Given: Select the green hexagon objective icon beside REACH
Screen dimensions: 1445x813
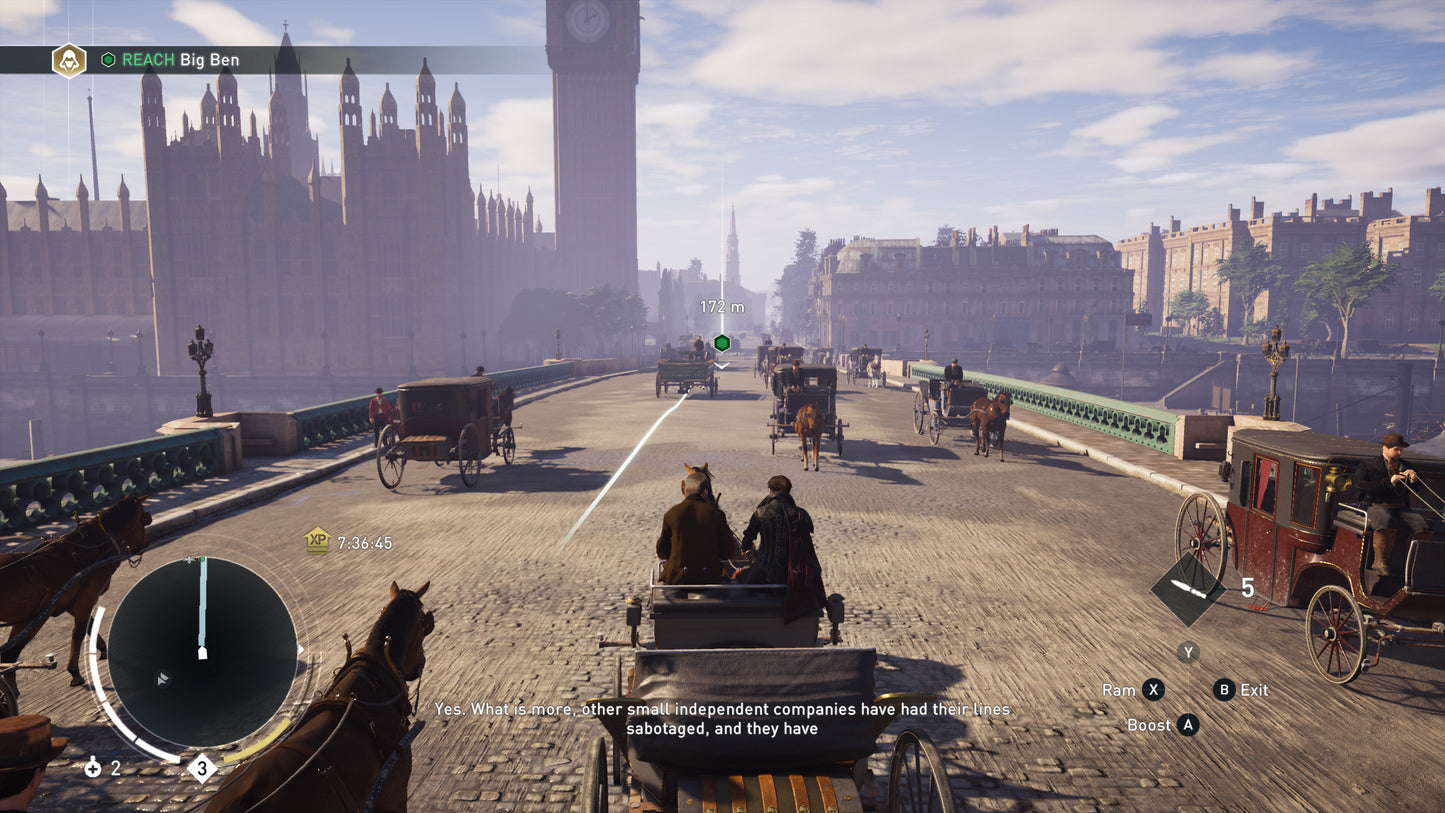Looking at the screenshot, I should (x=108, y=59).
